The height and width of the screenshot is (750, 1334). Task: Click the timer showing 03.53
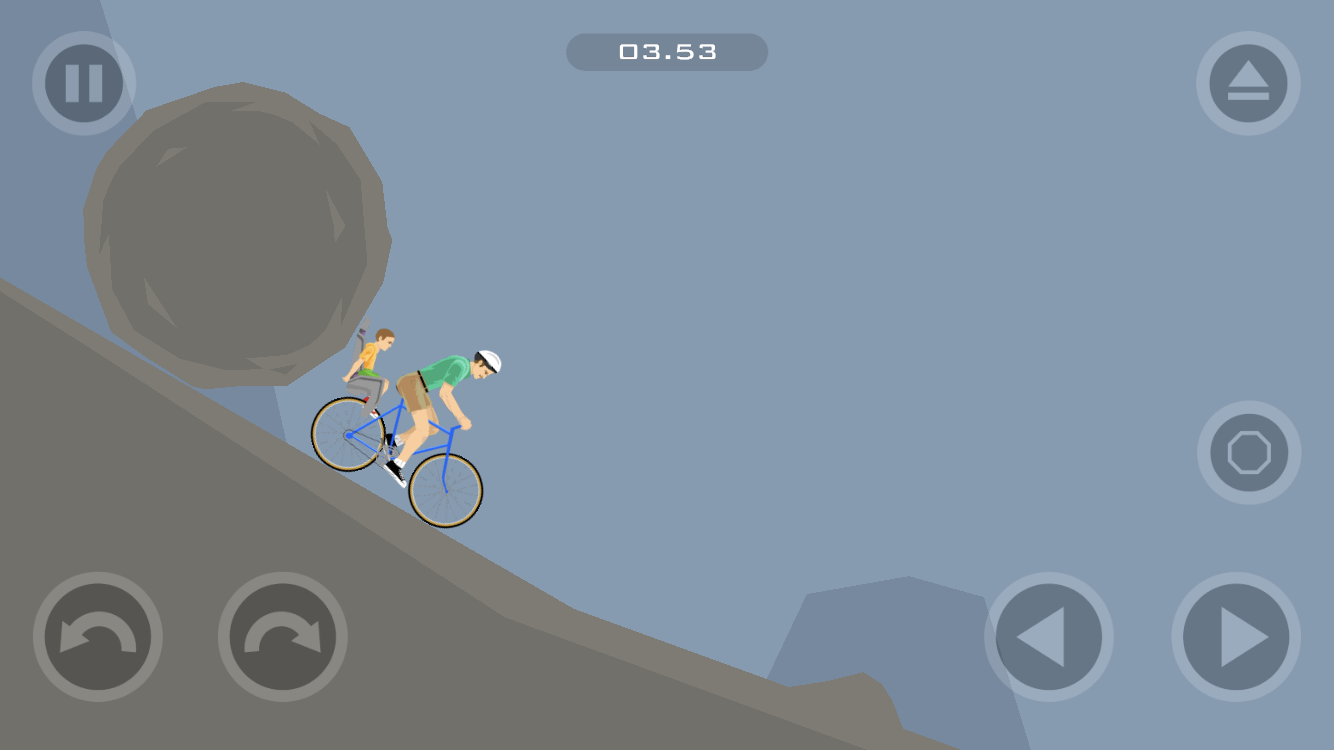[667, 52]
